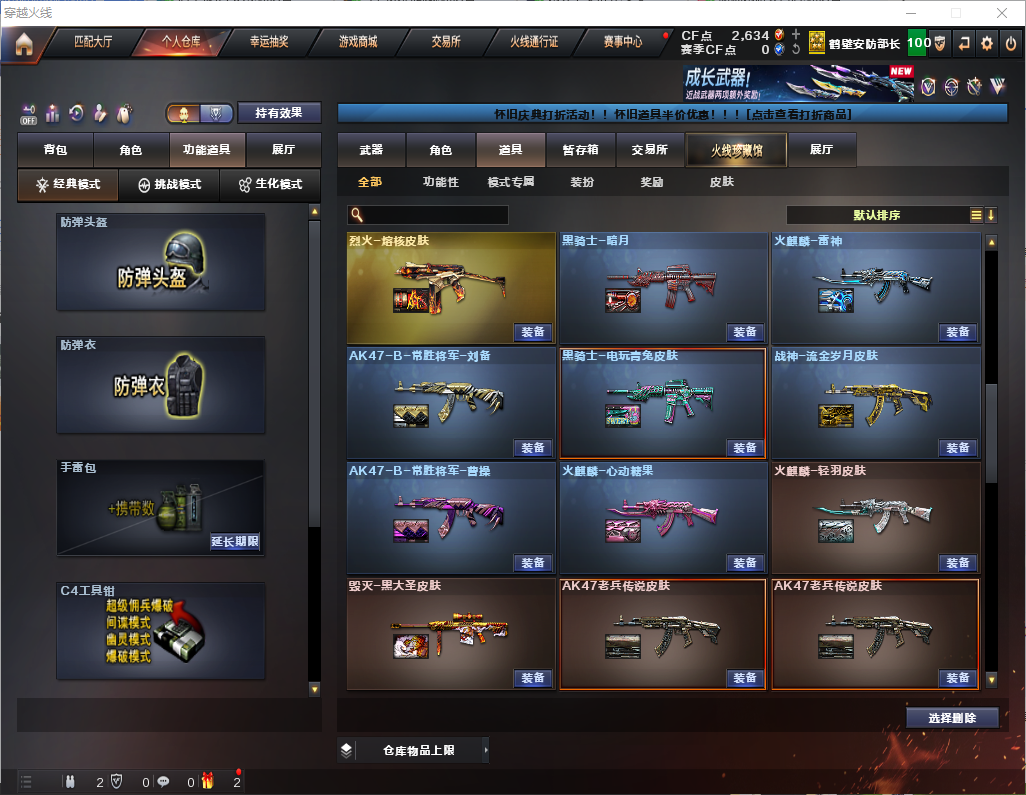Image resolution: width=1026 pixels, height=795 pixels.
Task: Equip the 烈火-熔核皮肤 skin
Action: (533, 332)
